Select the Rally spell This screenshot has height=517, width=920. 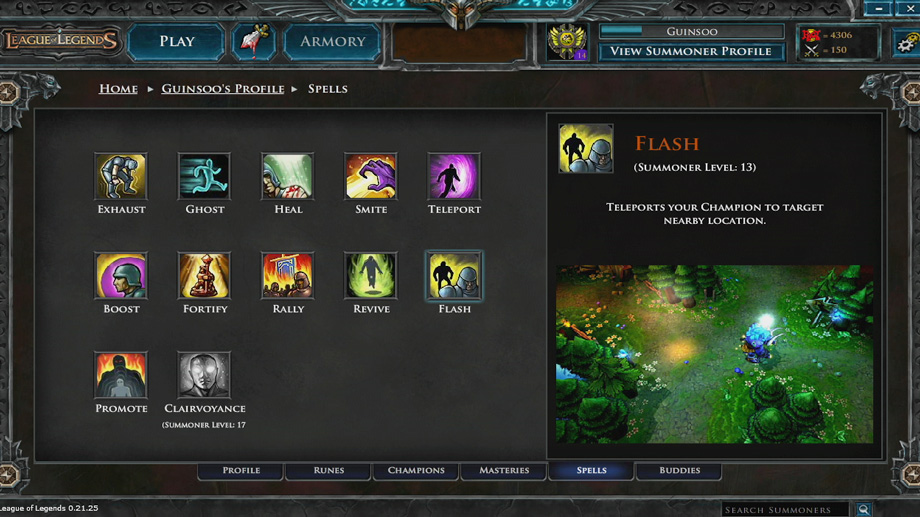point(288,276)
